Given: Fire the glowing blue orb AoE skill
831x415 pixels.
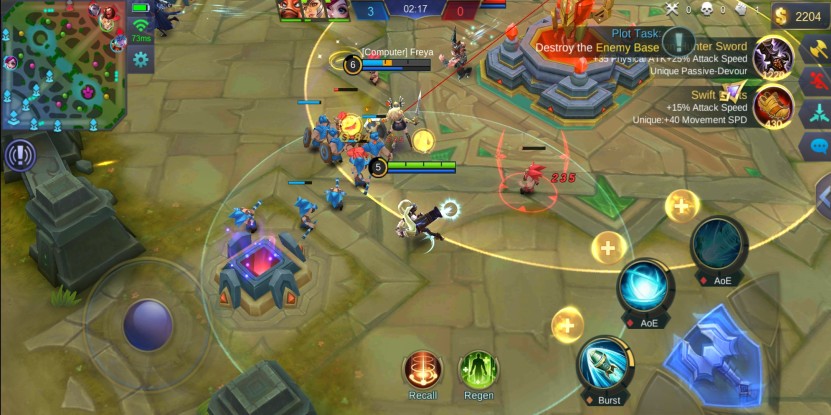Looking at the screenshot, I should click(644, 287).
